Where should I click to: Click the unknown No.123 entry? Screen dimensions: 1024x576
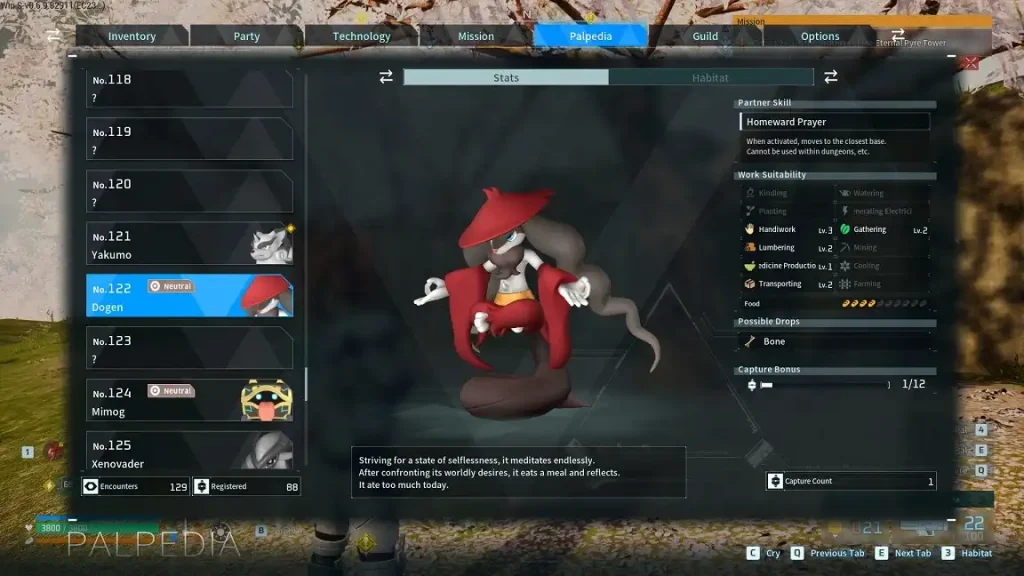click(x=190, y=348)
